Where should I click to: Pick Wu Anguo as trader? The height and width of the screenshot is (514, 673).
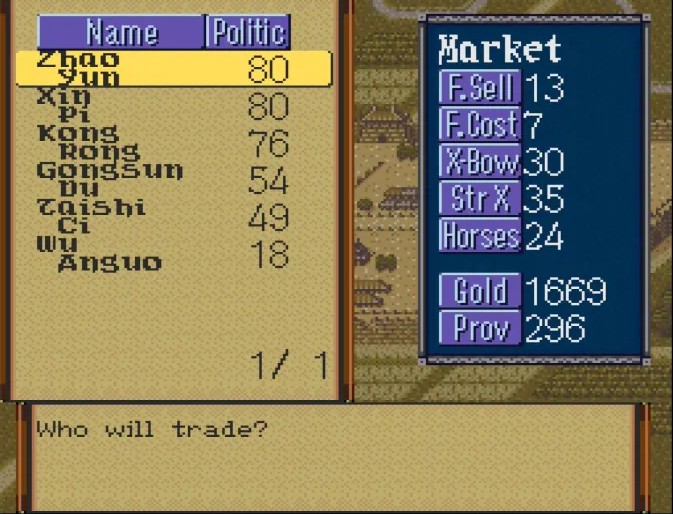[x=172, y=253]
